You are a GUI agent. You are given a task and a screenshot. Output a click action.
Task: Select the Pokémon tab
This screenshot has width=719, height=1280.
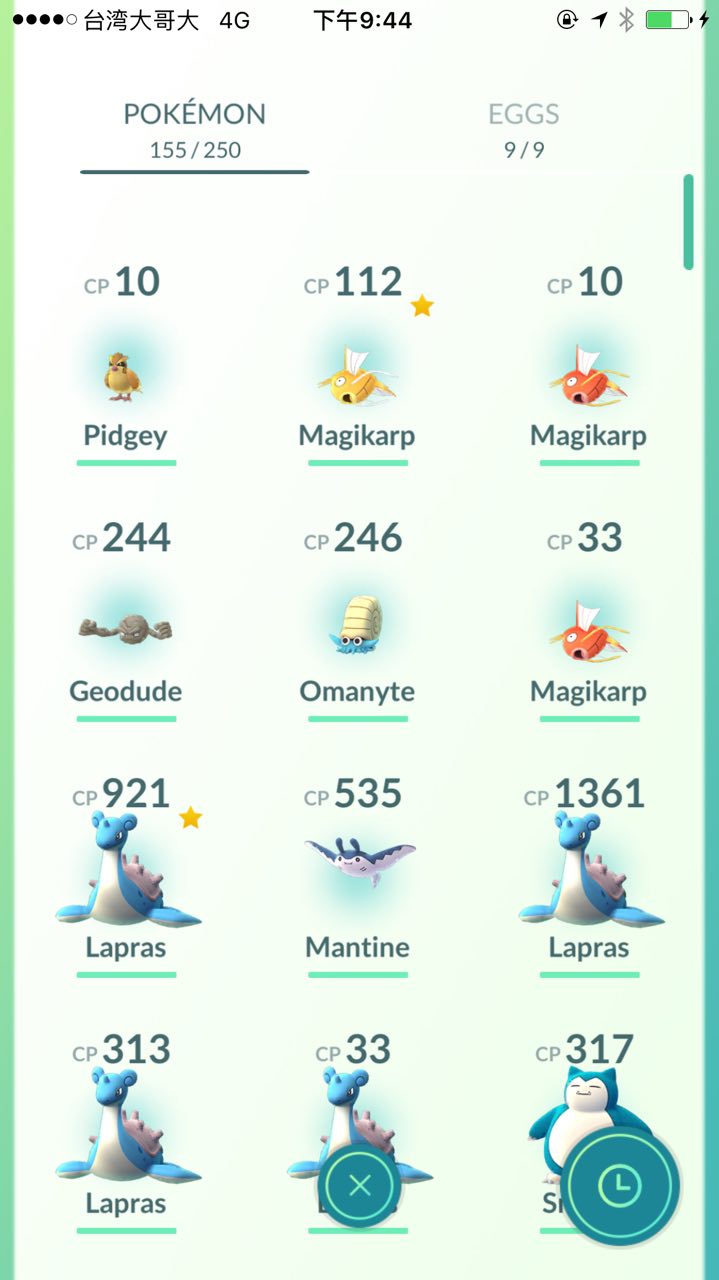[195, 129]
